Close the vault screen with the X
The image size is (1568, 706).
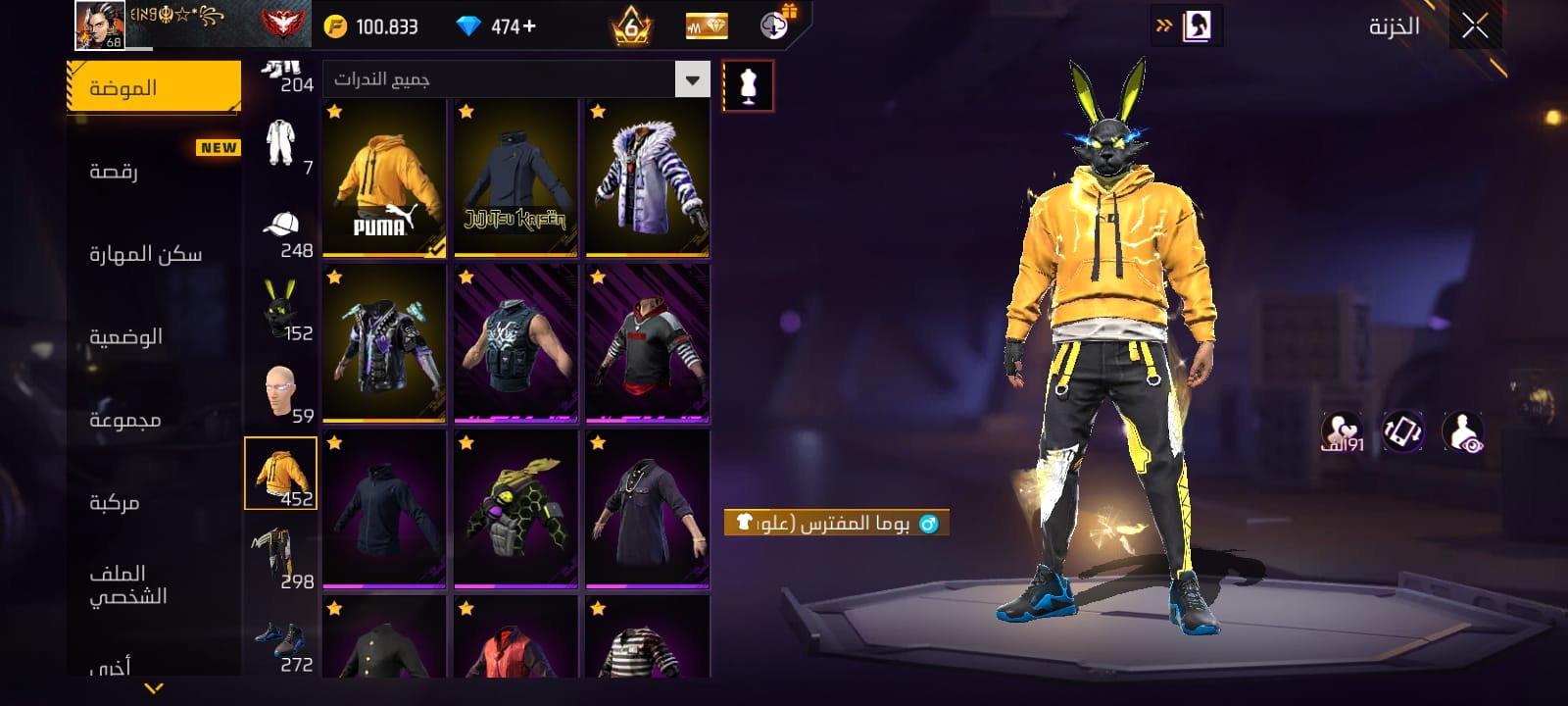1475,26
